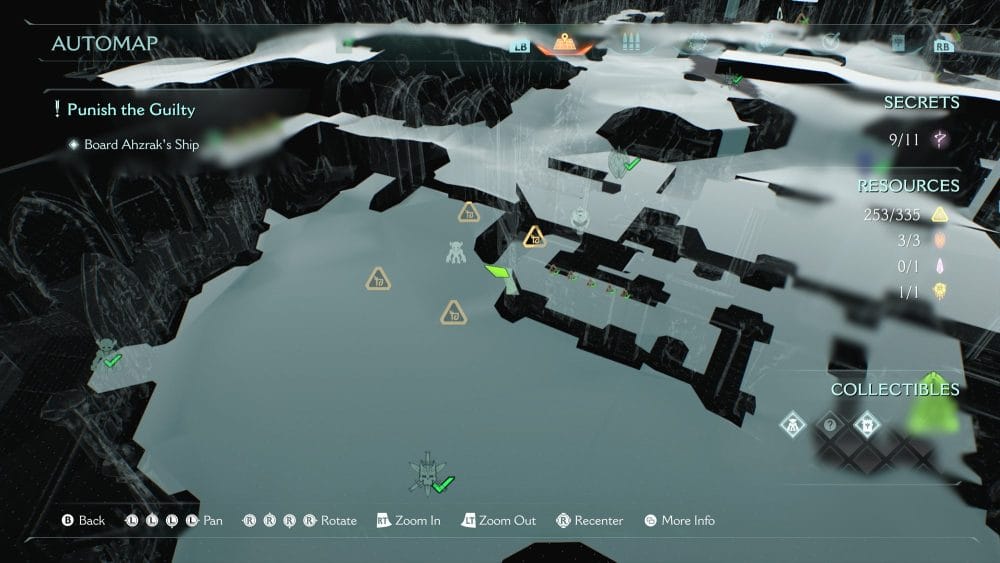This screenshot has height=563, width=1000.
Task: Click the grey demon marker on the map
Action: 456,252
